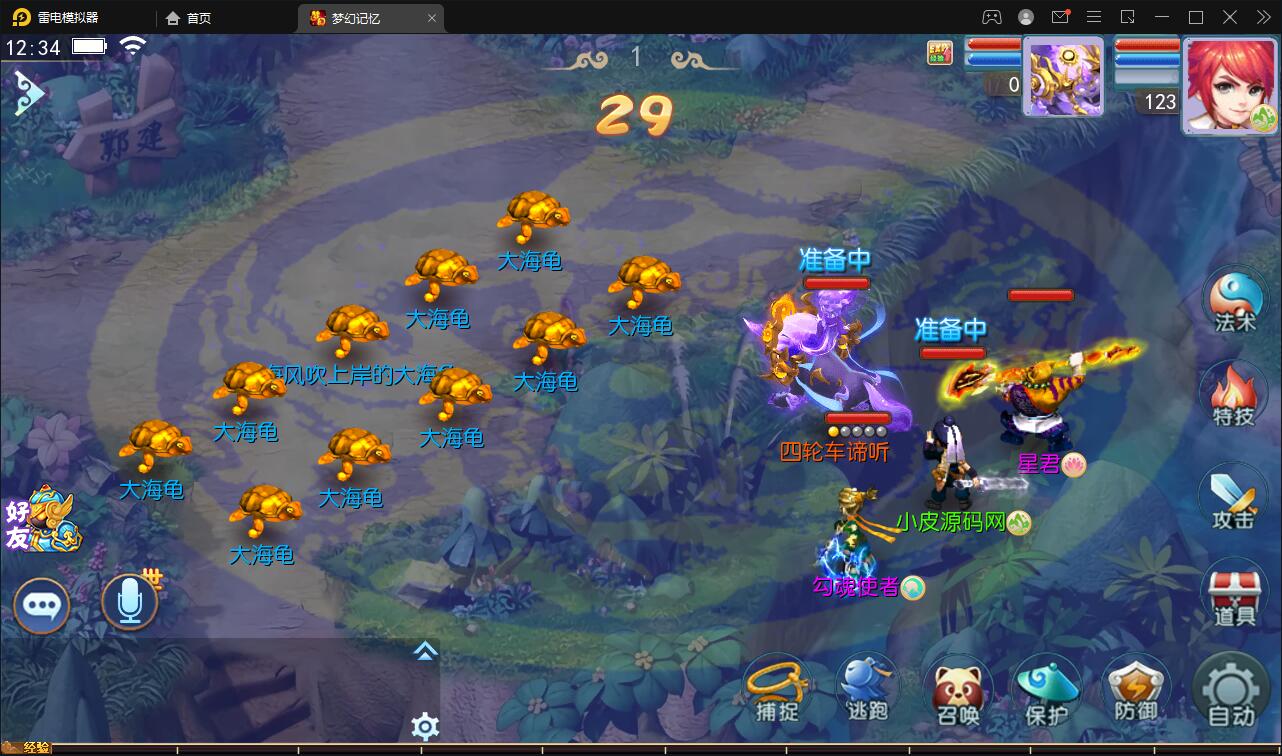The image size is (1282, 756).
Task: Open the 道具 items chest
Action: click(x=1234, y=594)
